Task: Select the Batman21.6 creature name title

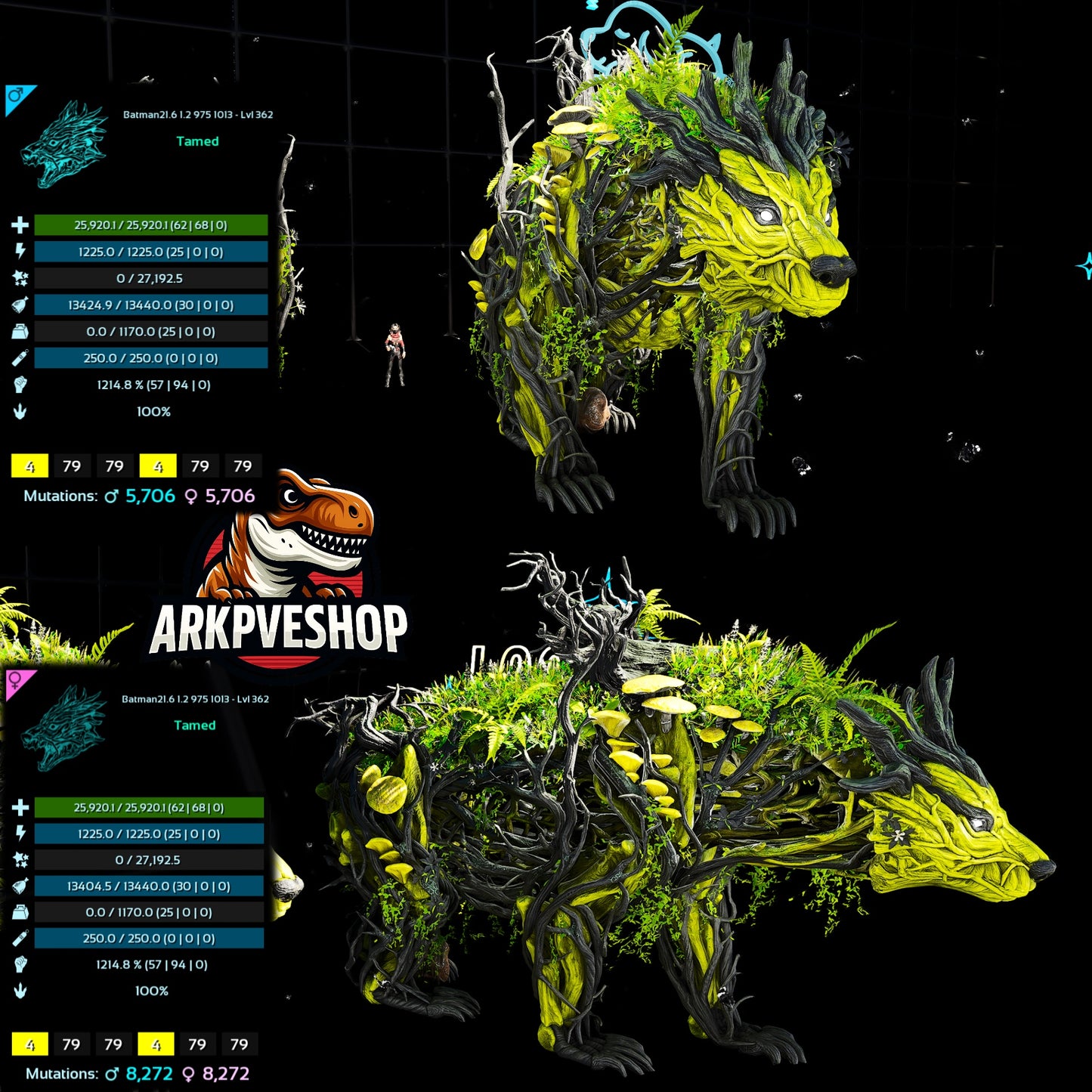Action: tap(198, 116)
